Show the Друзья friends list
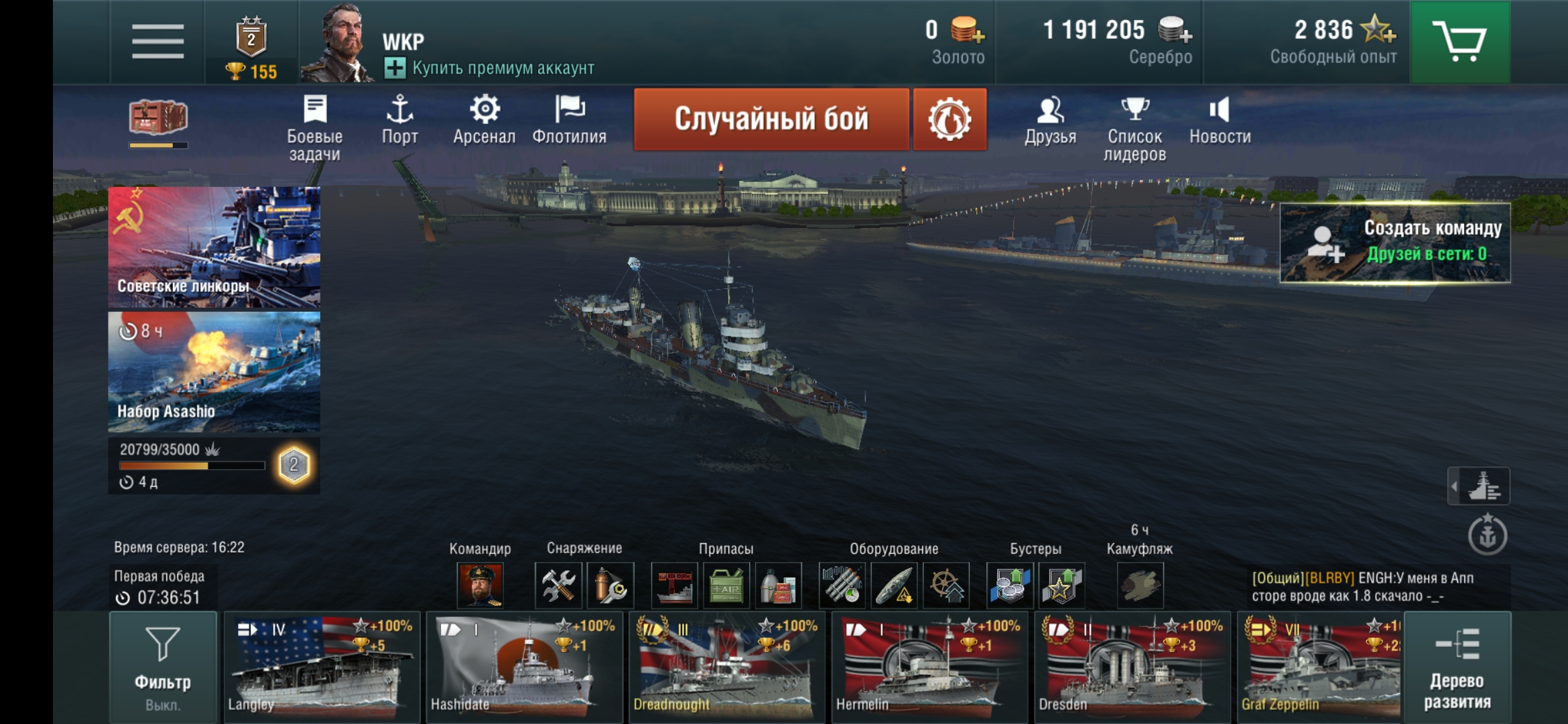This screenshot has height=724, width=1568. [1050, 121]
